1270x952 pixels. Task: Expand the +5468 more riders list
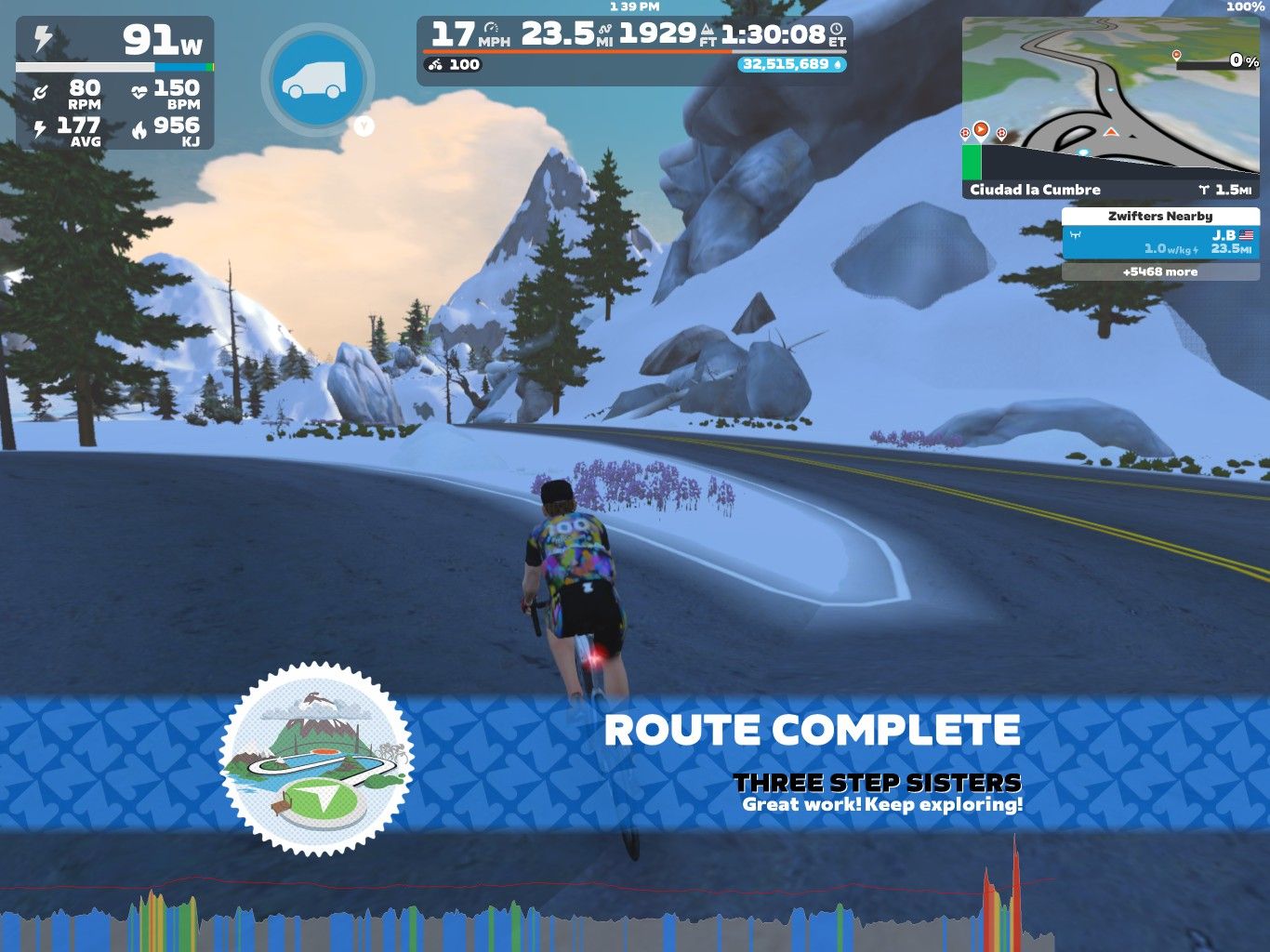pos(1160,272)
